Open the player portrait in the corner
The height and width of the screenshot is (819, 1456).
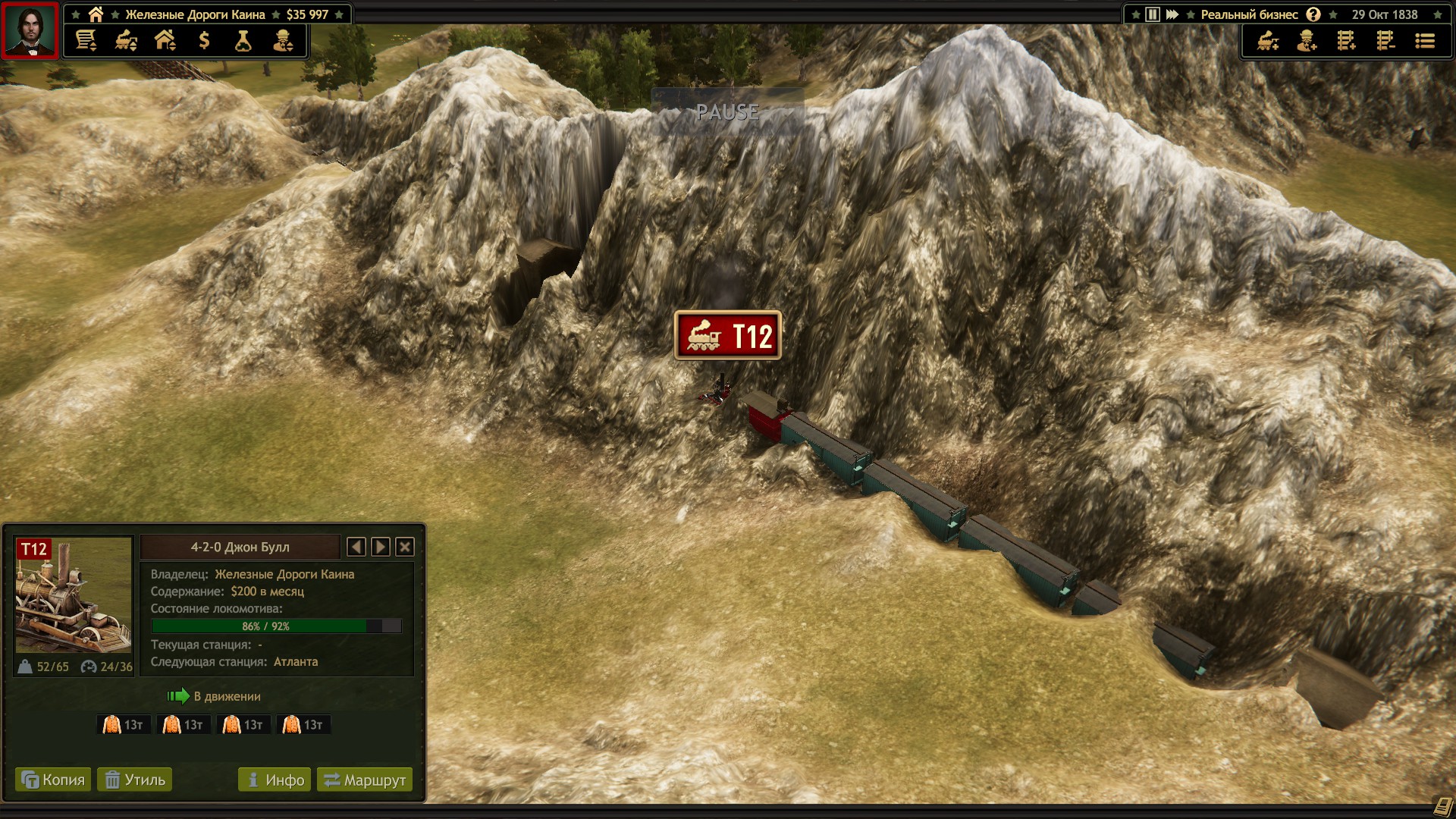30,30
